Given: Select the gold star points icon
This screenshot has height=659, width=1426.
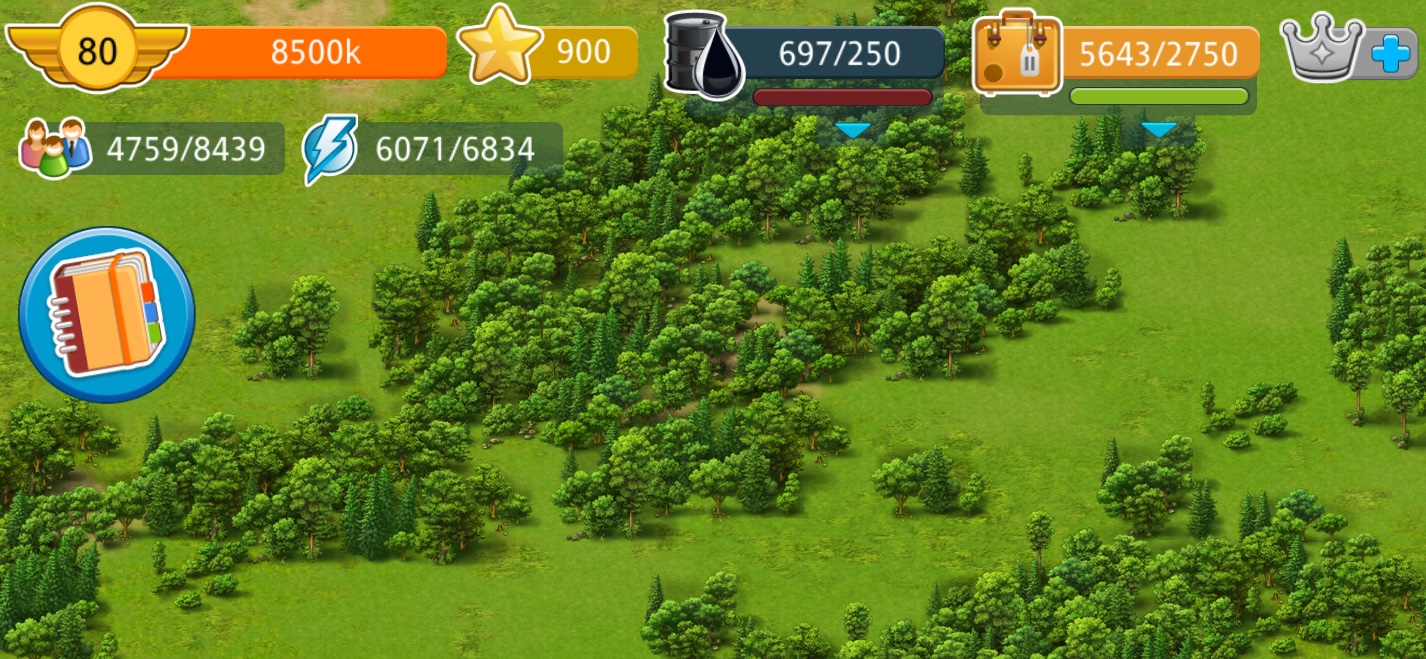Looking at the screenshot, I should click(x=499, y=46).
